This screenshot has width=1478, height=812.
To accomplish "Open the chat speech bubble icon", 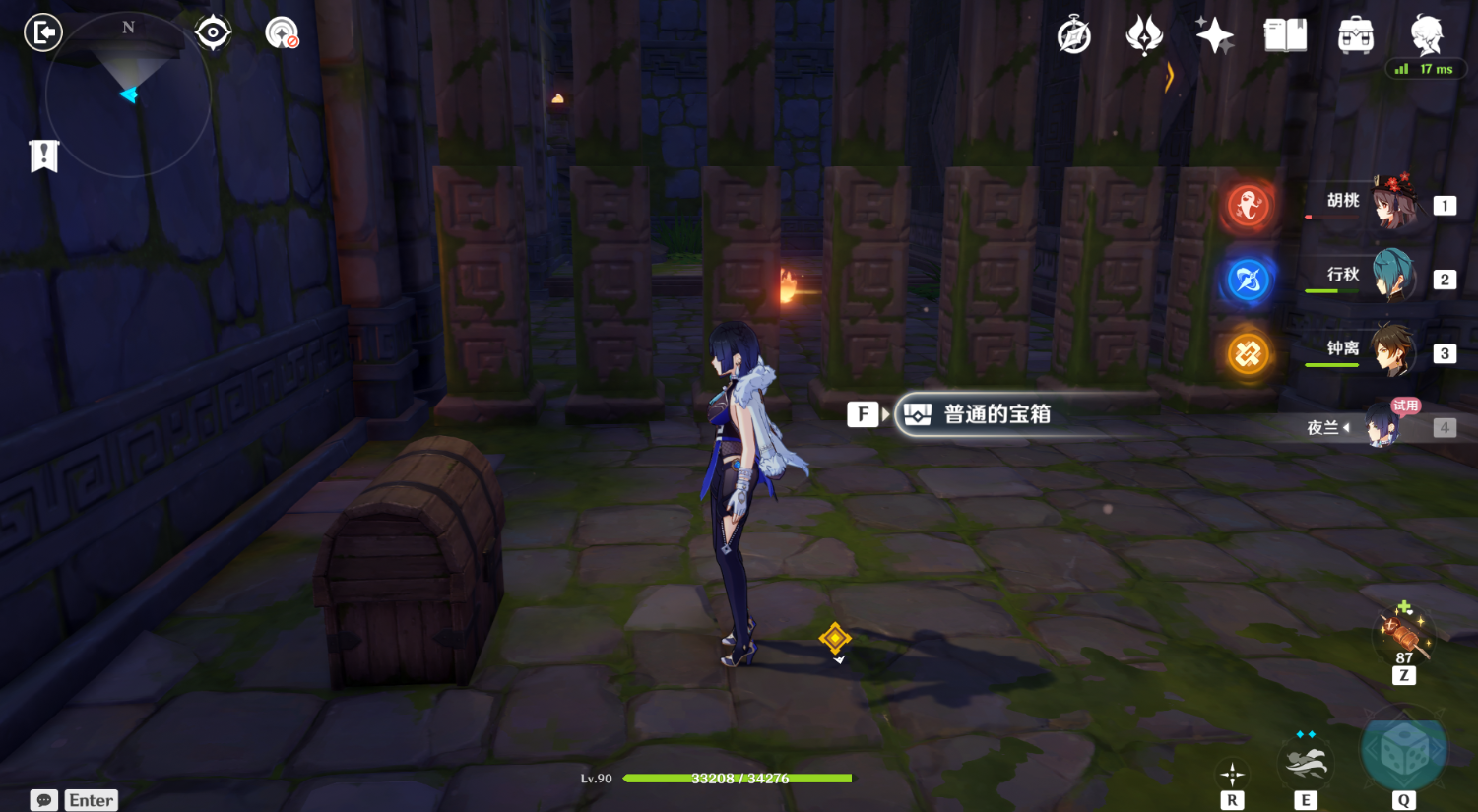I will 44,800.
